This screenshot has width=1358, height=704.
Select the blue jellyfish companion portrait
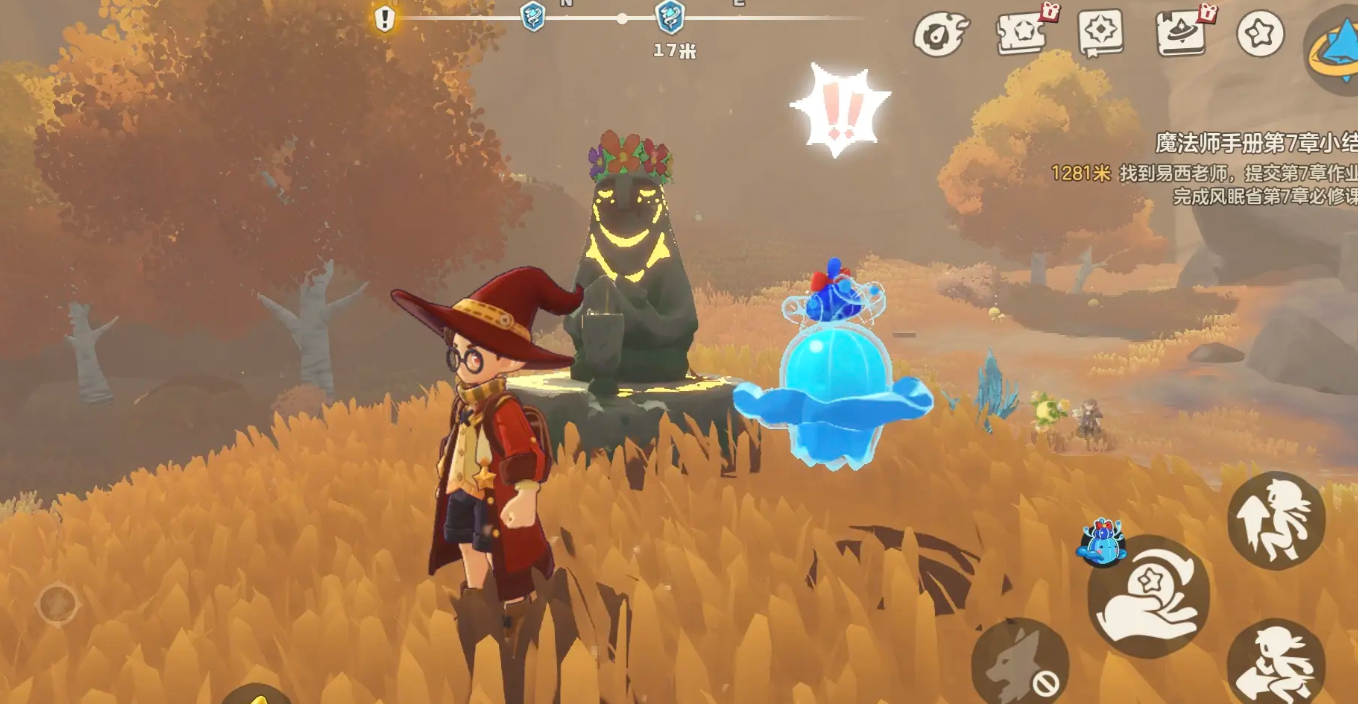[x=1100, y=541]
